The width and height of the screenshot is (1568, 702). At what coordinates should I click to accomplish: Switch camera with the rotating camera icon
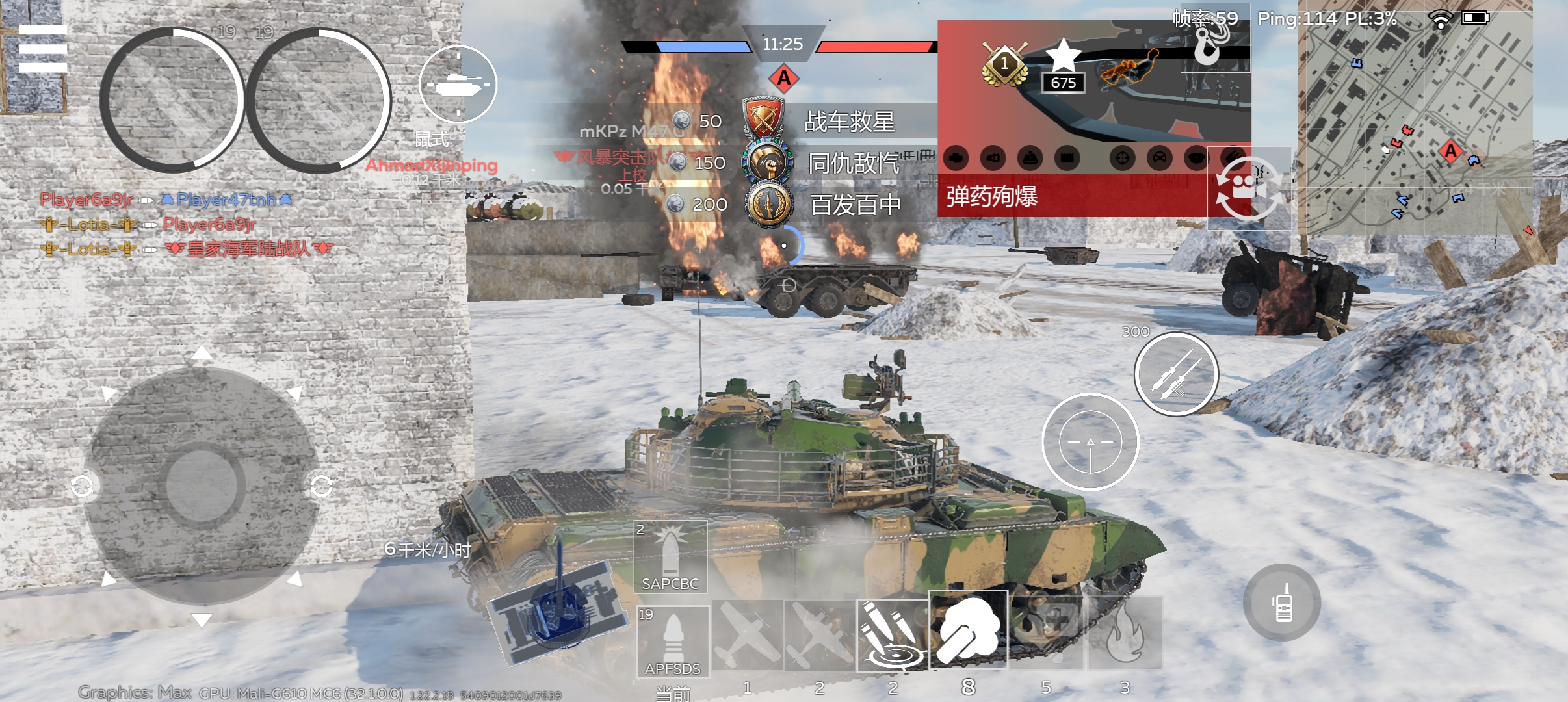pos(1248,188)
